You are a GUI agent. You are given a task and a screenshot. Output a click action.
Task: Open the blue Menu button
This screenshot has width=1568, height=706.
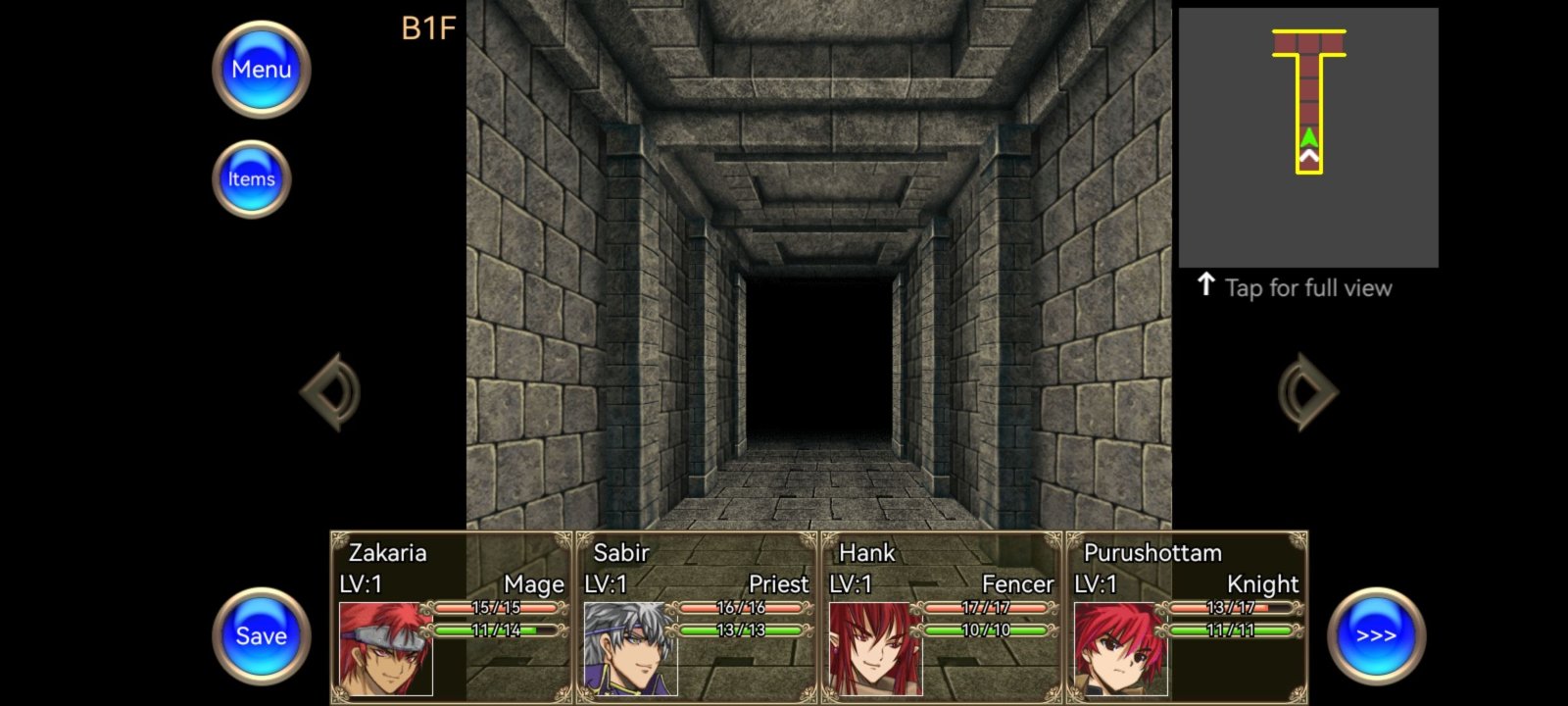click(261, 70)
